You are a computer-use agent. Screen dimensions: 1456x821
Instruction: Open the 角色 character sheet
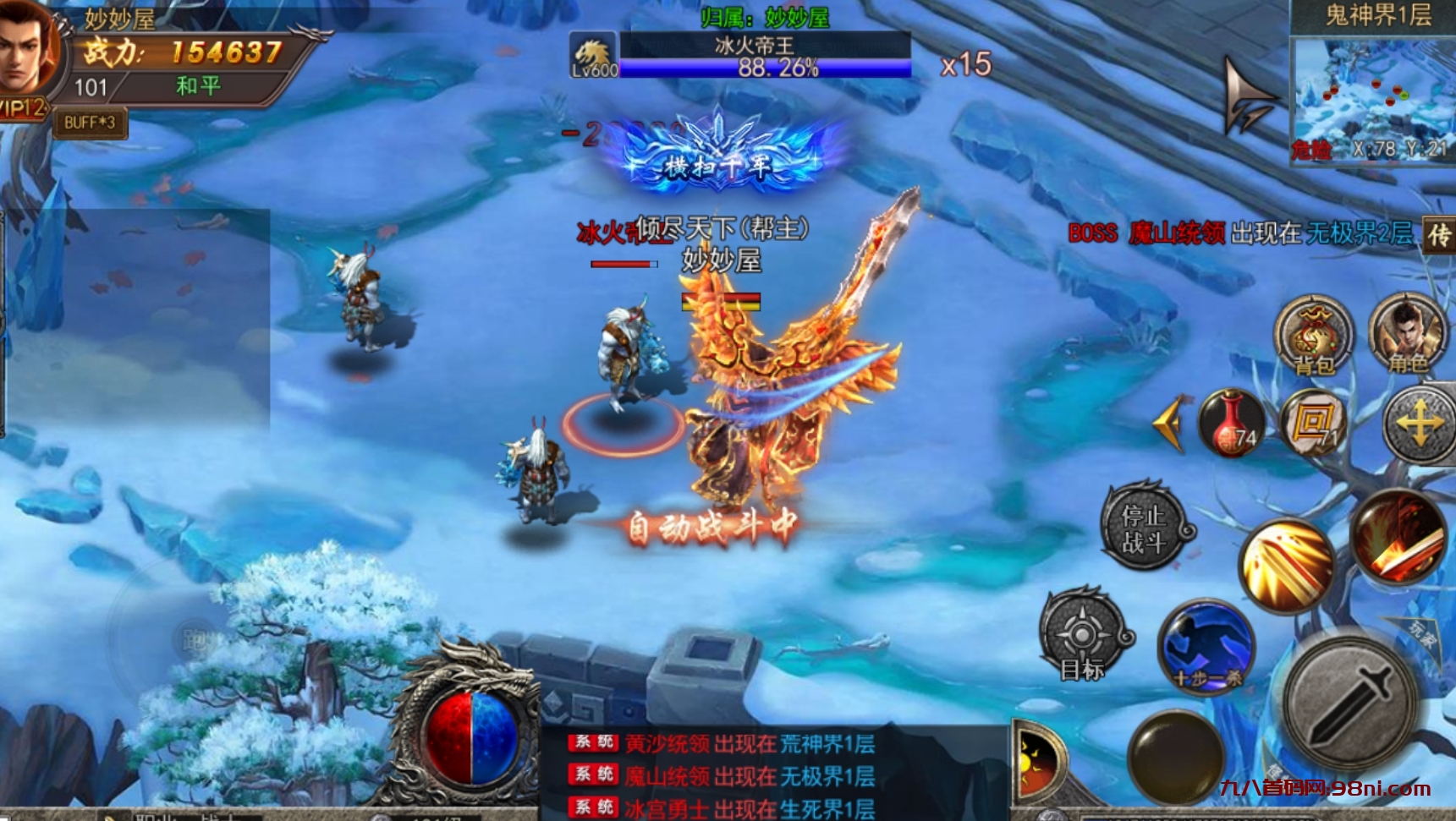click(x=1407, y=334)
